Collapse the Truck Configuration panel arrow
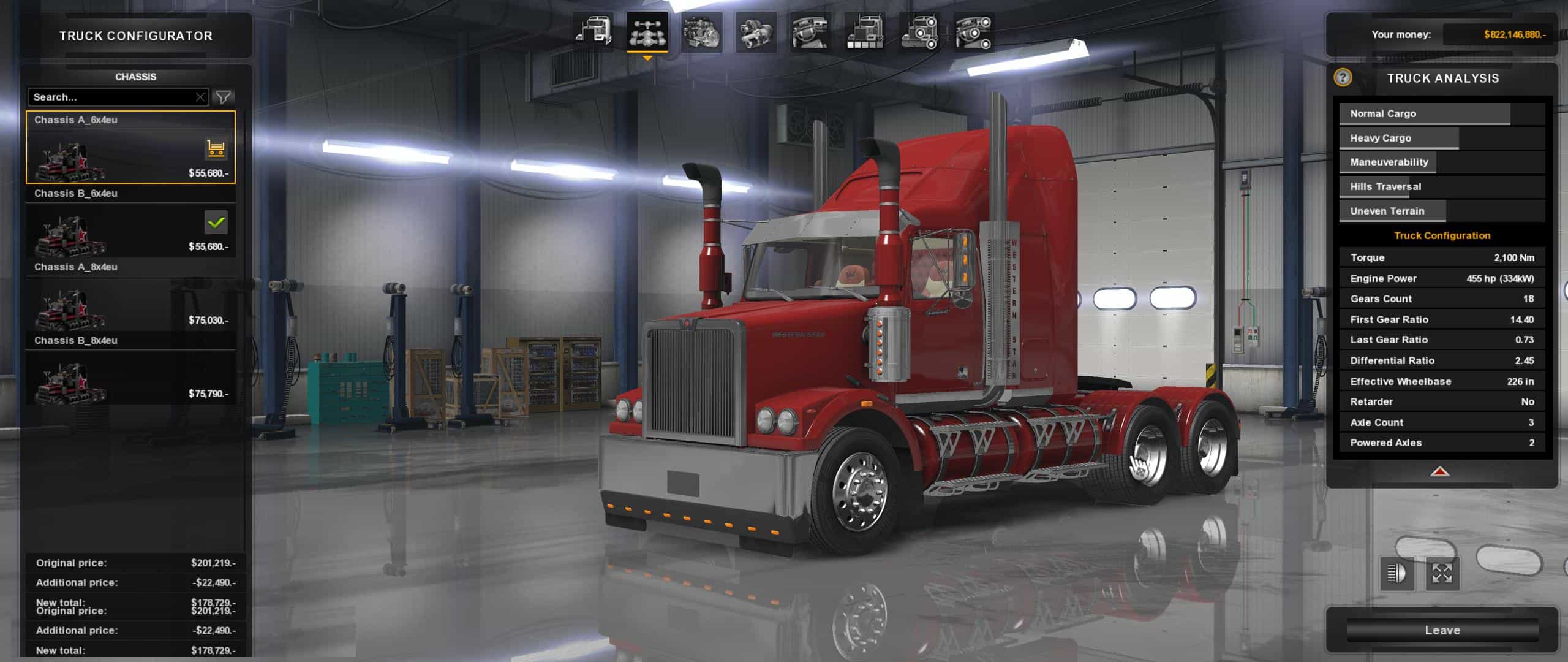The image size is (1568, 662). tap(1439, 471)
